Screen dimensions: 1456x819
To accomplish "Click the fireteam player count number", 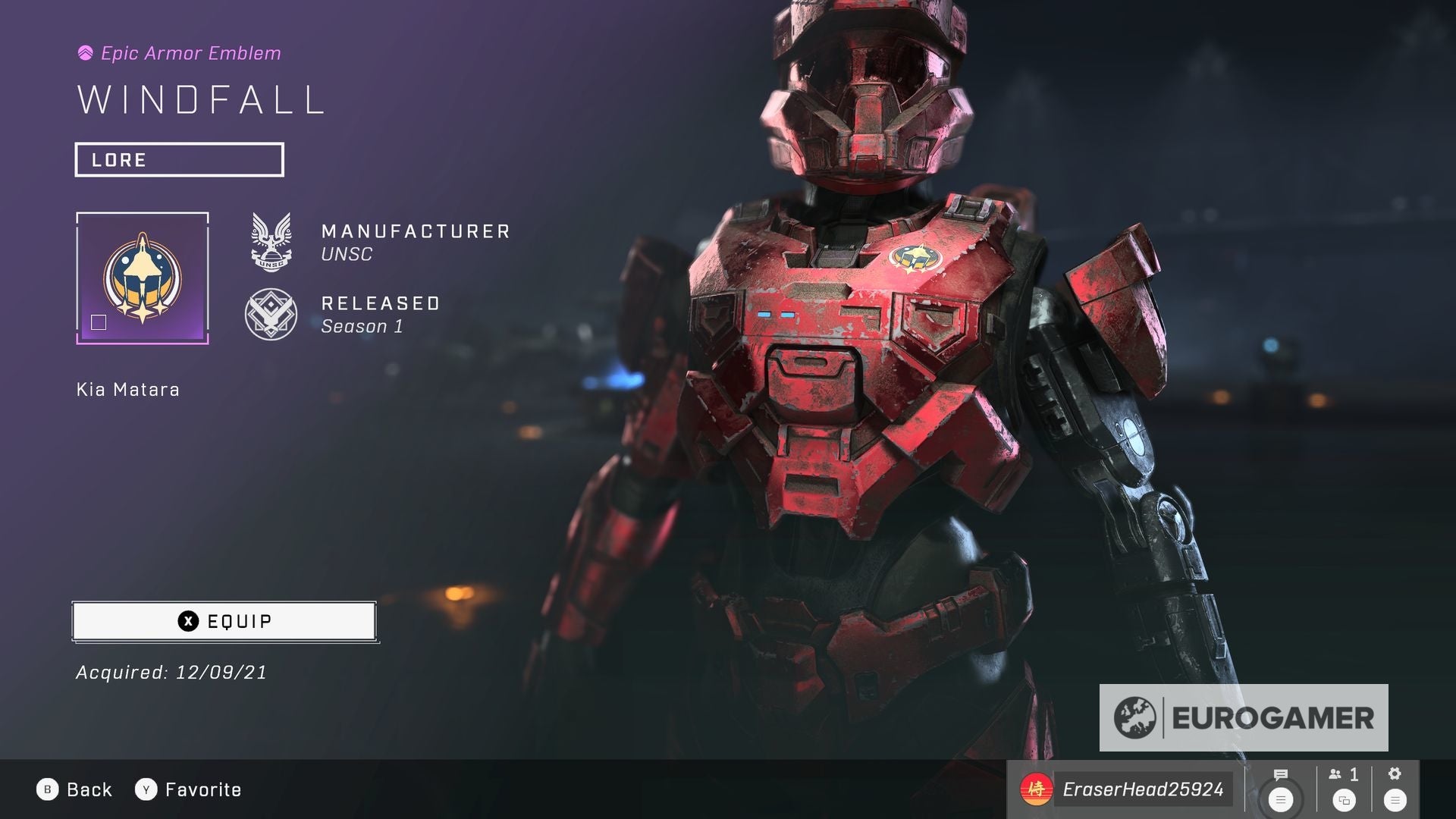I will click(1355, 775).
